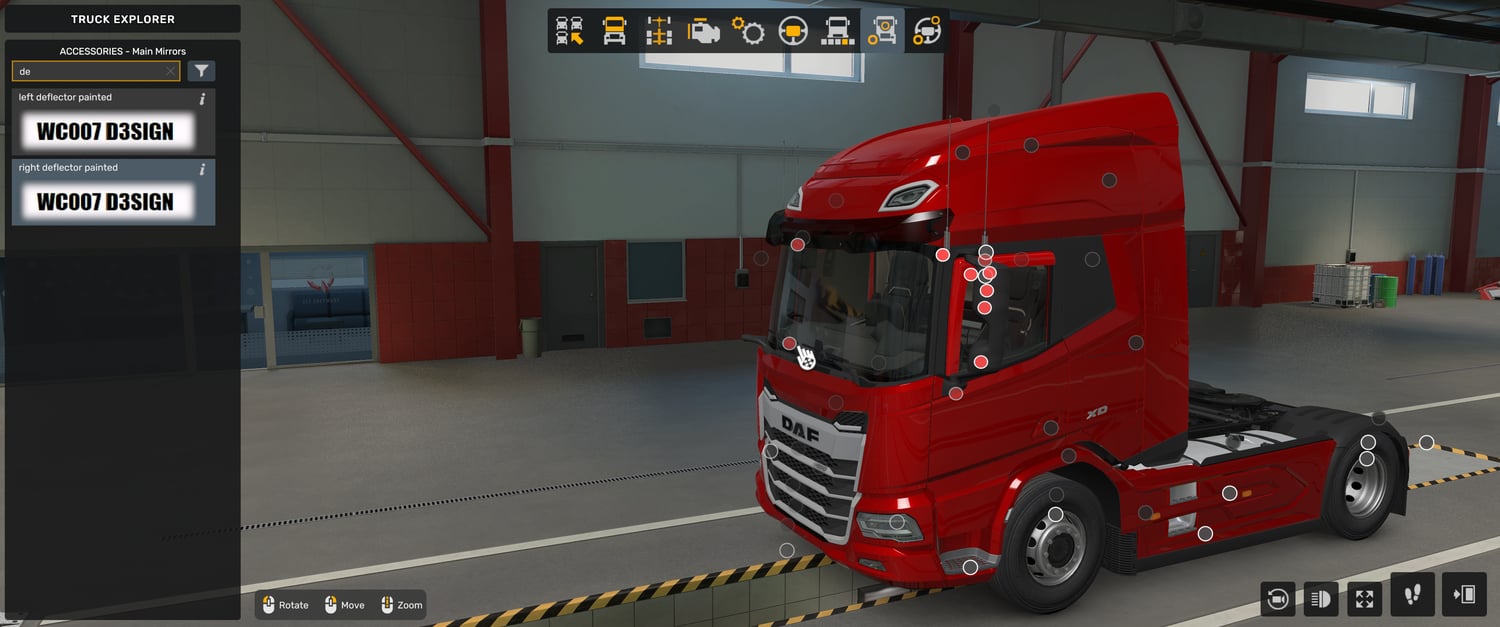Viewport: 1500px width, 627px height.
Task: Enter walk-around mode with footsteps button
Action: (x=1412, y=595)
